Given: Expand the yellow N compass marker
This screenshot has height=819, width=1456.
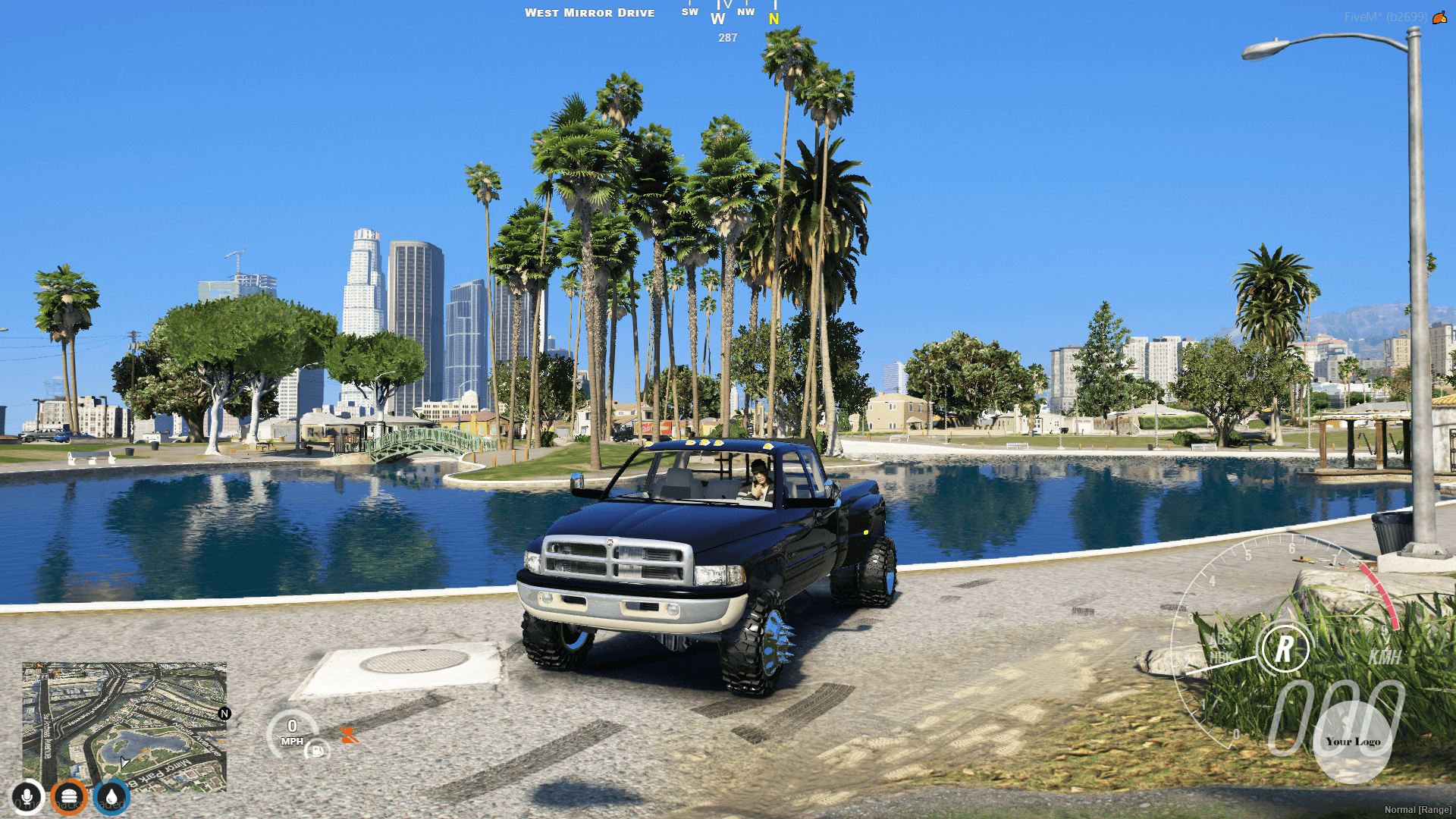Looking at the screenshot, I should tap(773, 19).
